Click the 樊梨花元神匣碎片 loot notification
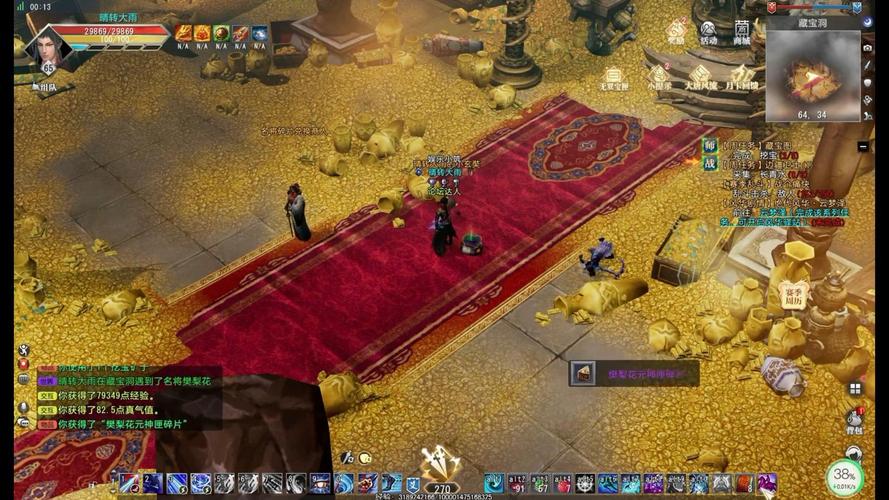Viewport: 889px width, 500px height. [x=635, y=374]
